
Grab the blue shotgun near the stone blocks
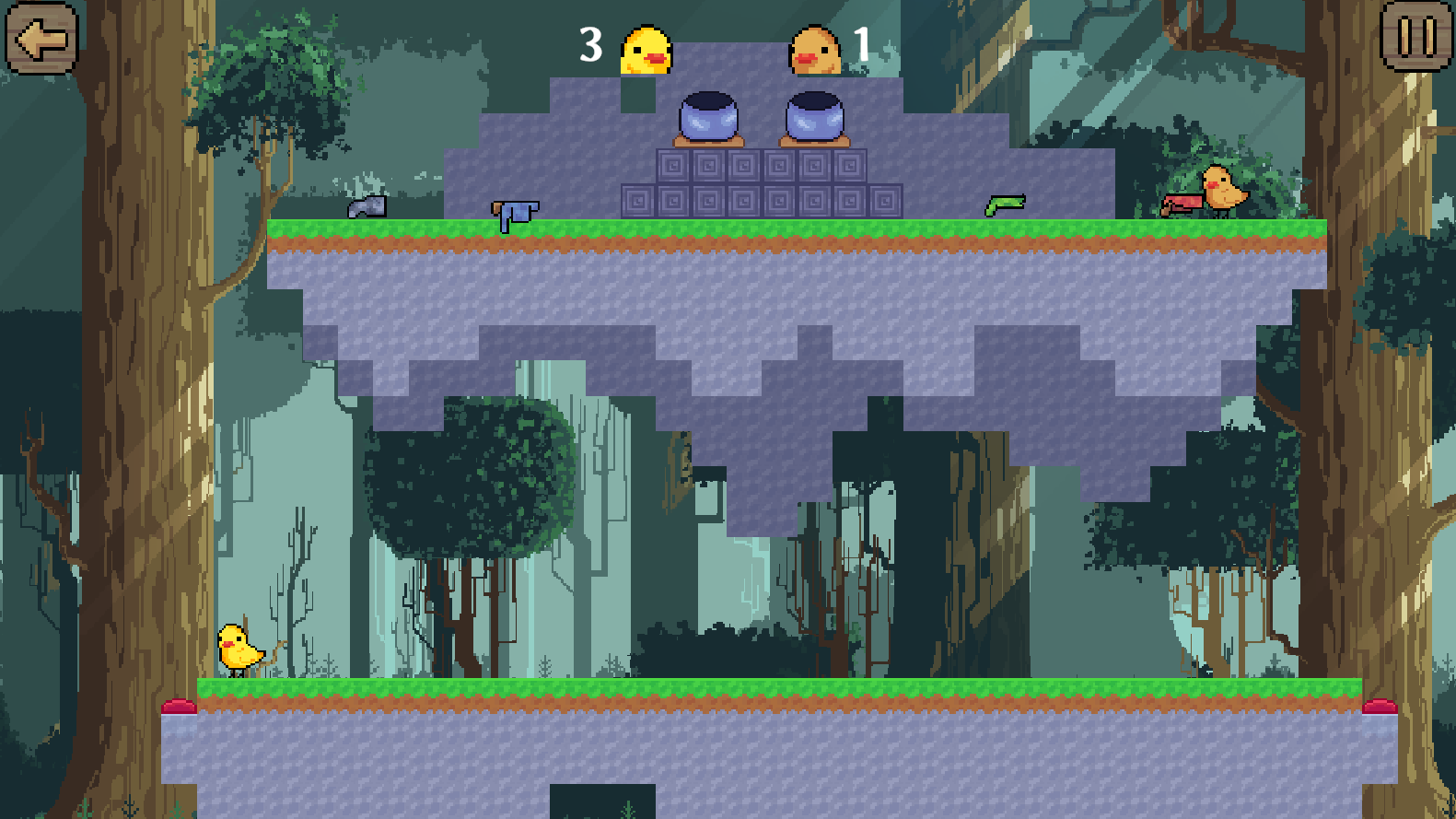coord(514,210)
